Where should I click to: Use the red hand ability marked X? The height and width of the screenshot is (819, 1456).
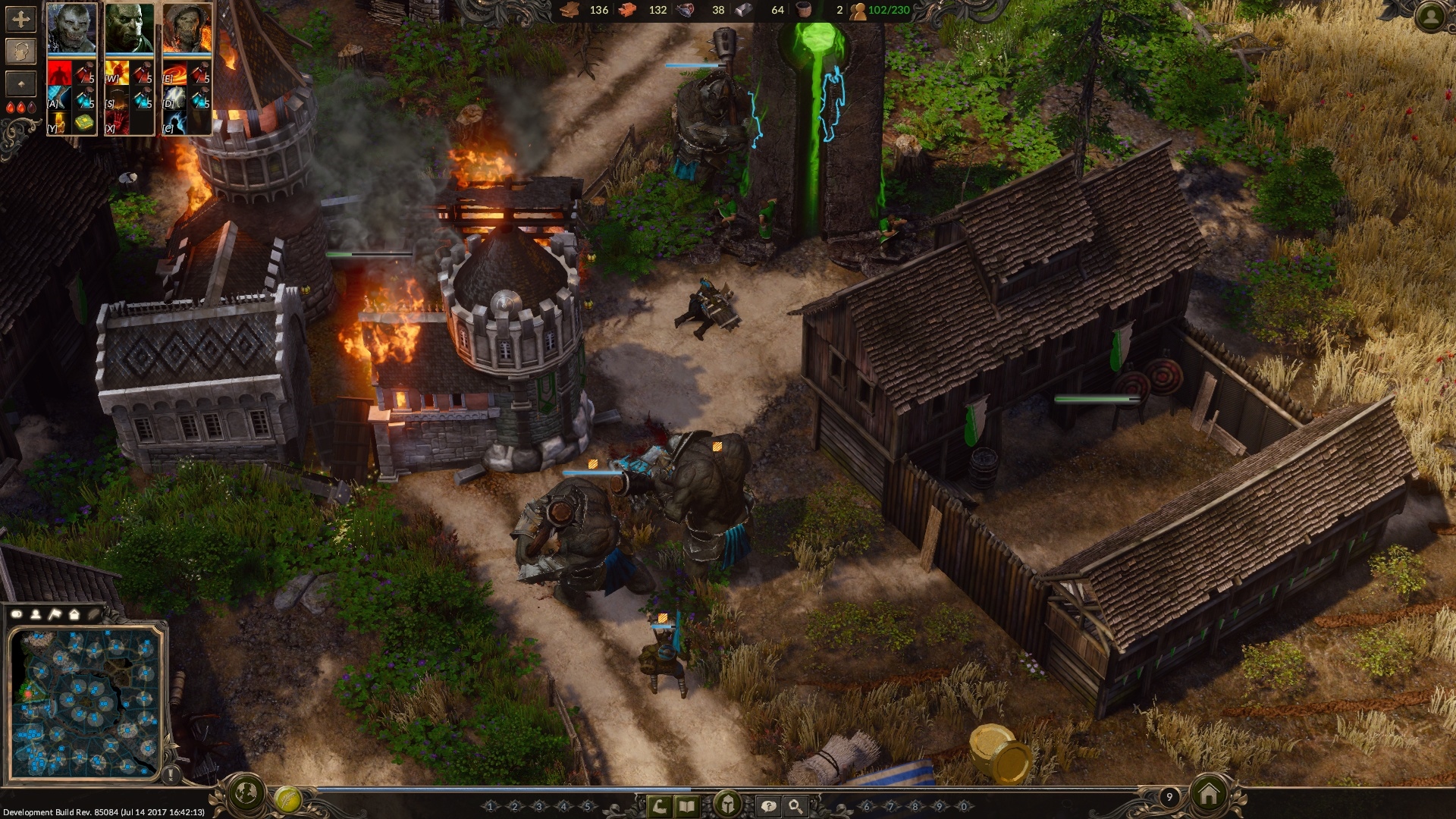[x=117, y=121]
